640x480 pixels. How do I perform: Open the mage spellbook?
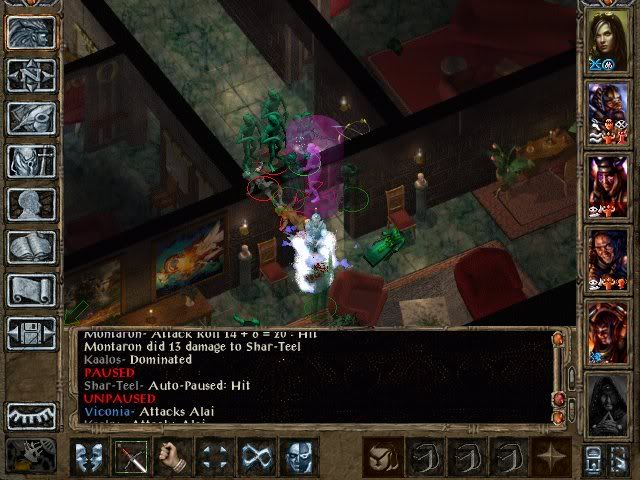[31, 247]
